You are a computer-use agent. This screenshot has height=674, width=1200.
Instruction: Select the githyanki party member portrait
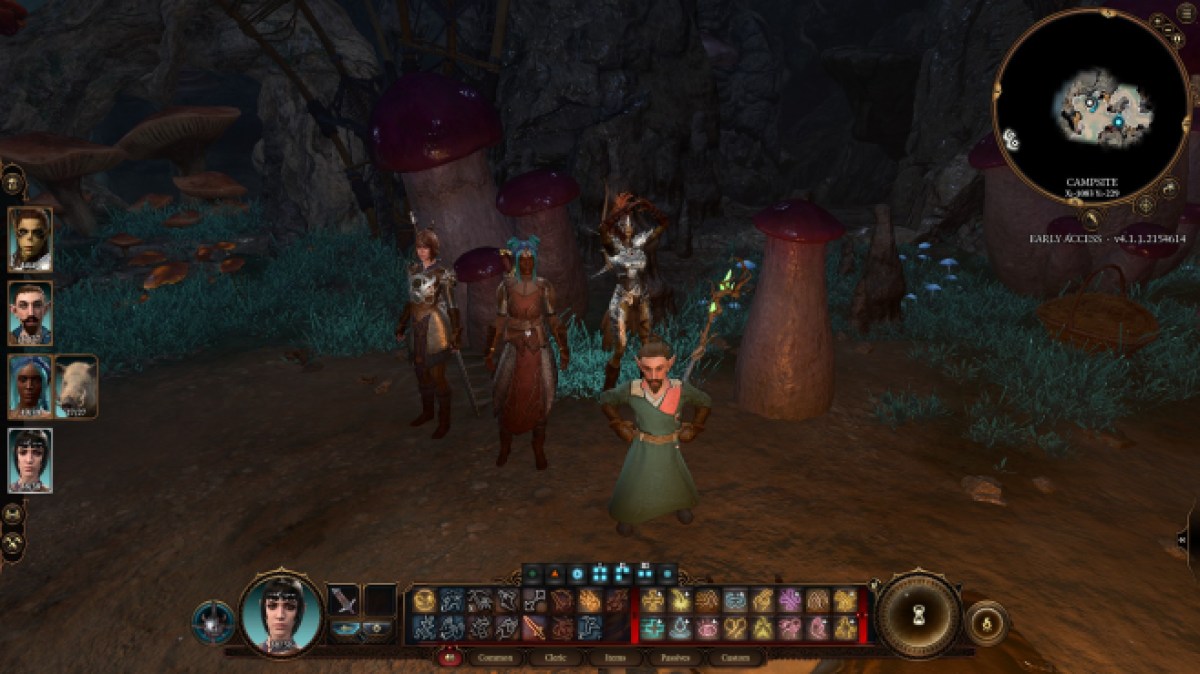click(30, 239)
